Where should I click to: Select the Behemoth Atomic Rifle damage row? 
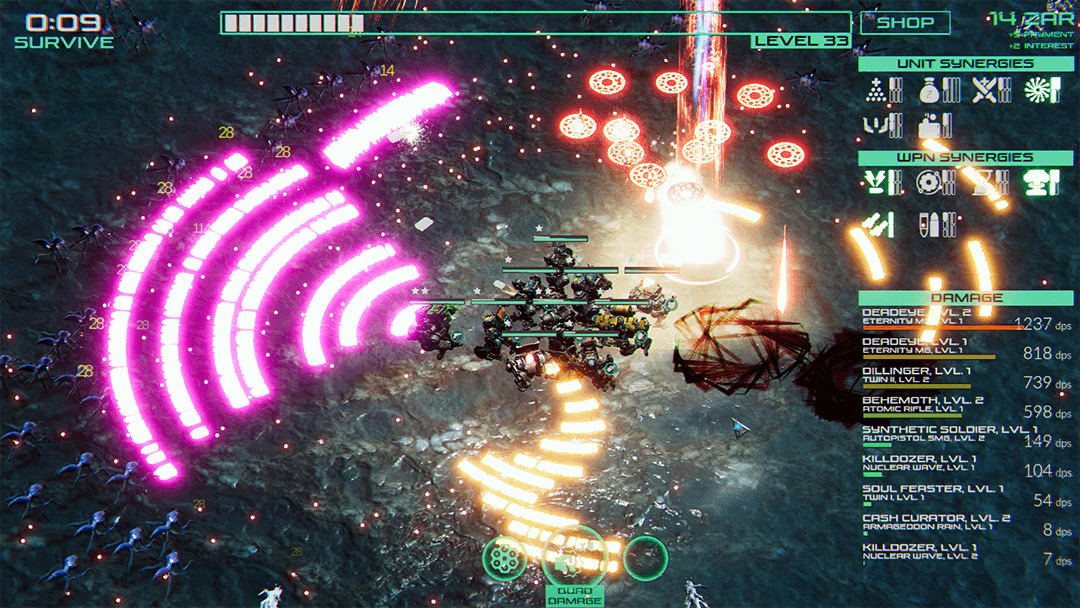tap(958, 406)
